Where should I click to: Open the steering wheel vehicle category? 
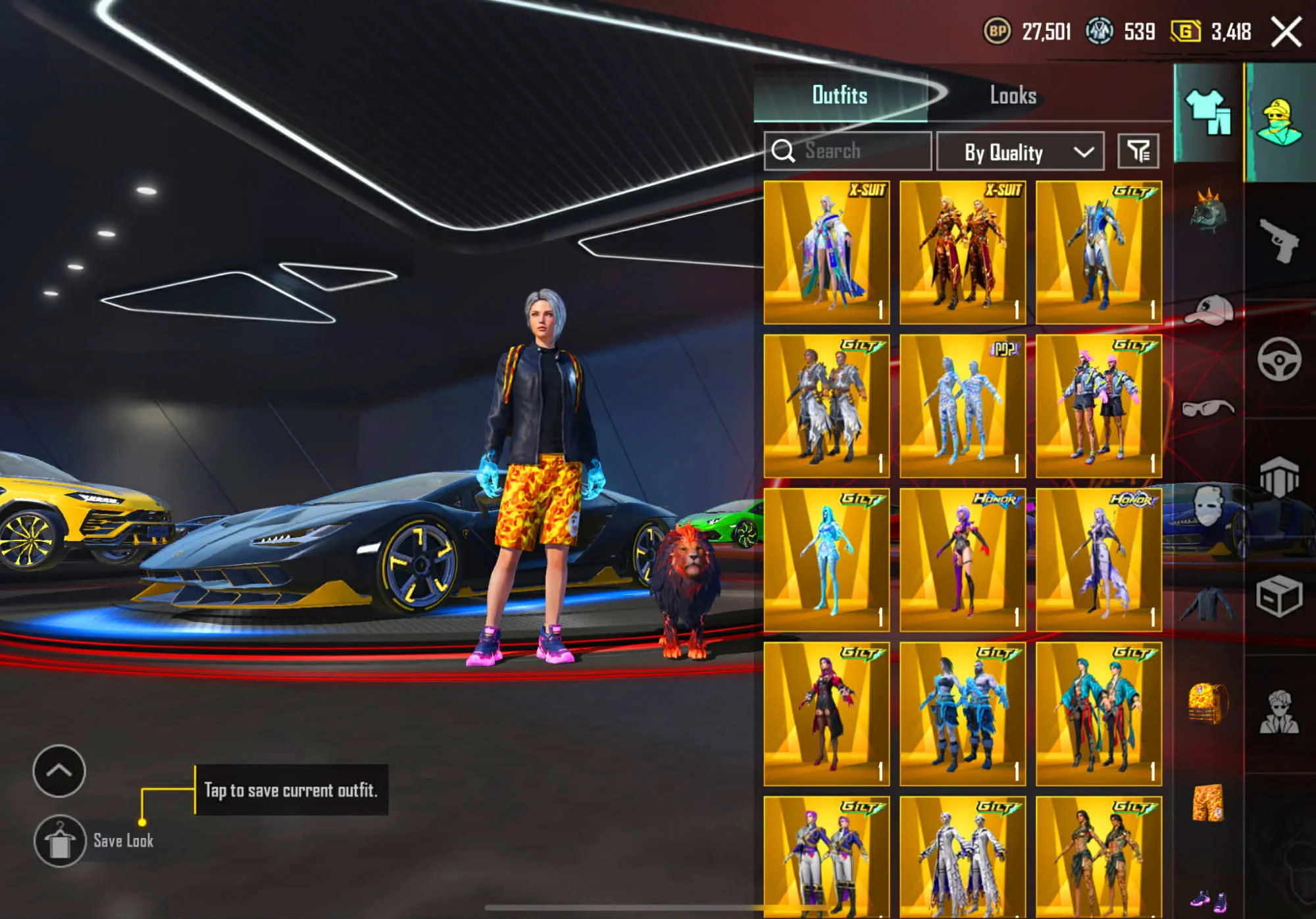tap(1279, 359)
